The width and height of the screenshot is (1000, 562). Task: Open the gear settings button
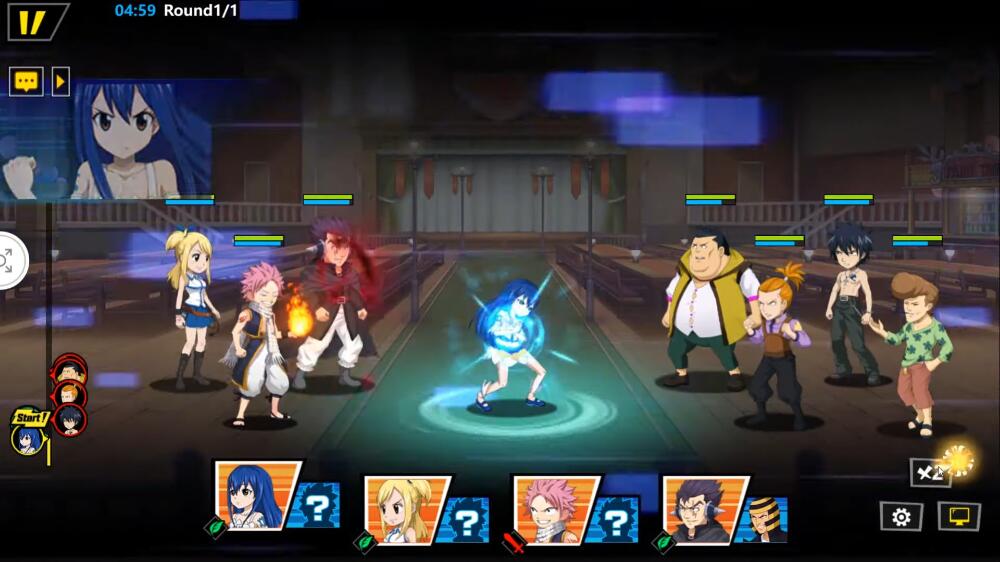pyautogui.click(x=900, y=516)
